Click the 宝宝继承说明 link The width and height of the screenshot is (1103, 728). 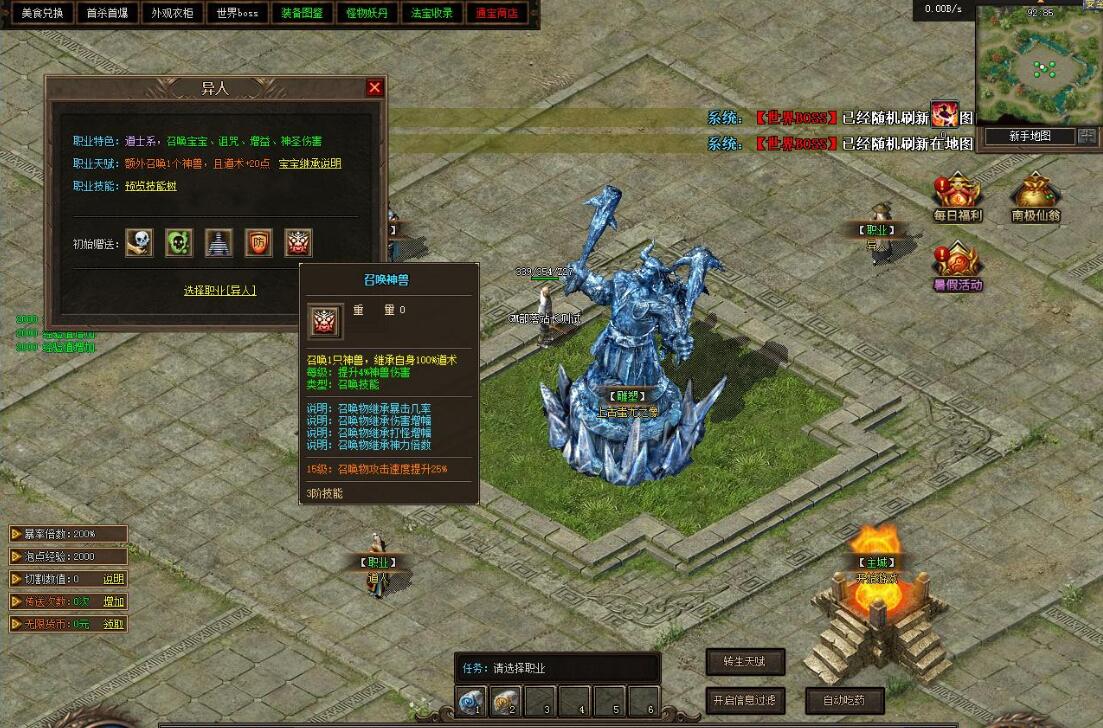coord(309,164)
